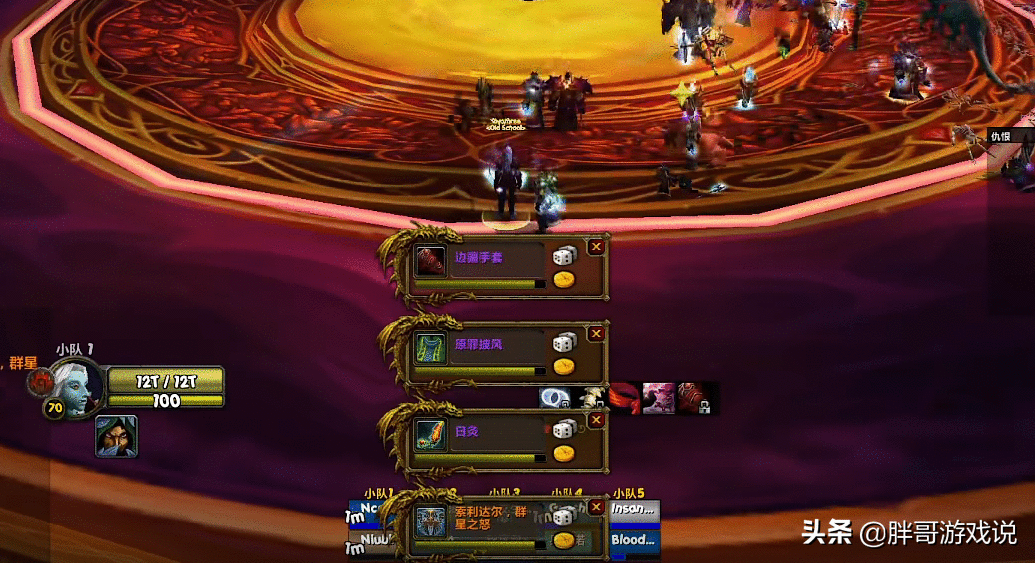Roll Greed on 边疆手套 with the gold coin
The height and width of the screenshot is (563, 1035).
(565, 279)
